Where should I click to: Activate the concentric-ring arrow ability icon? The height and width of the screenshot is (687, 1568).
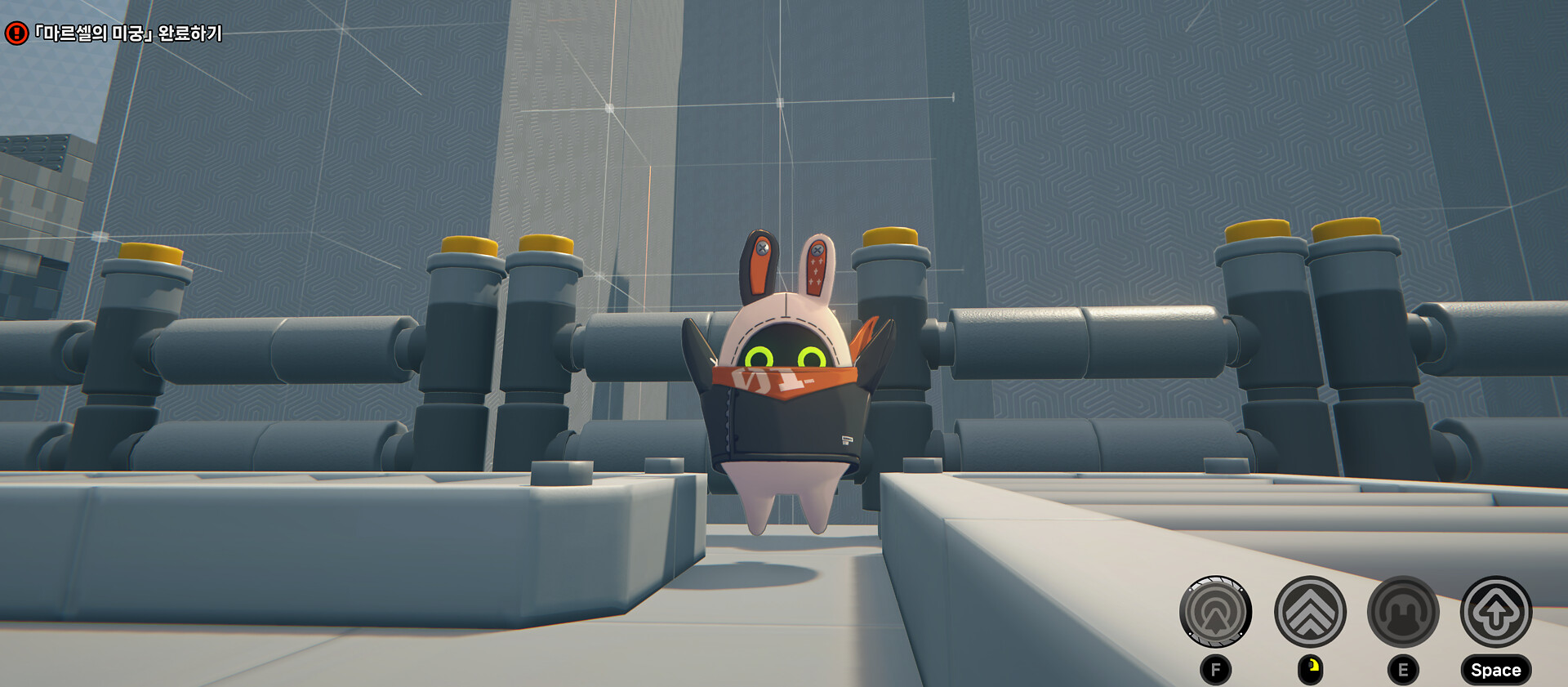pyautogui.click(x=1215, y=612)
